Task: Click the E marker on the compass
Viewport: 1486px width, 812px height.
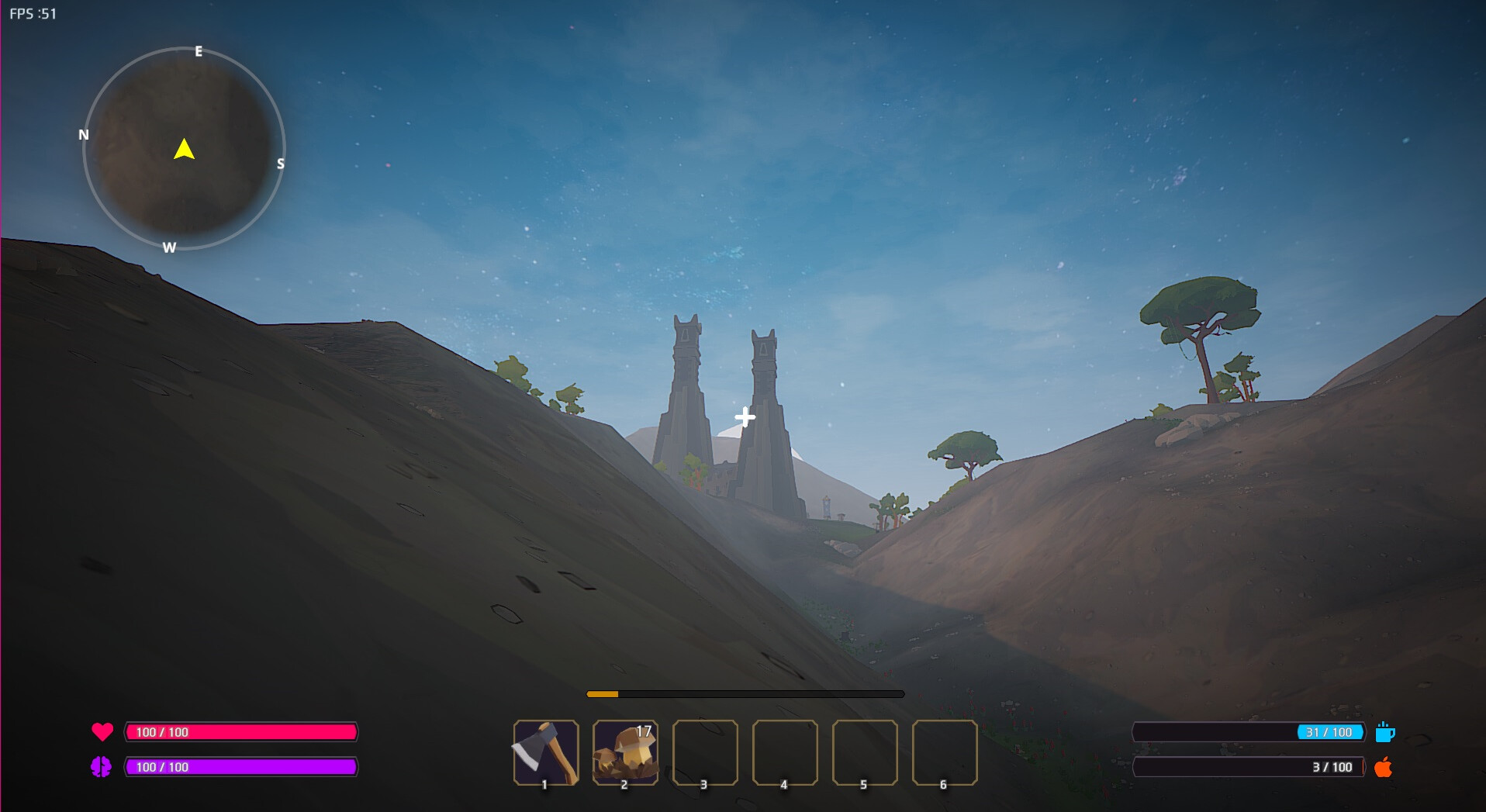Action: point(199,52)
